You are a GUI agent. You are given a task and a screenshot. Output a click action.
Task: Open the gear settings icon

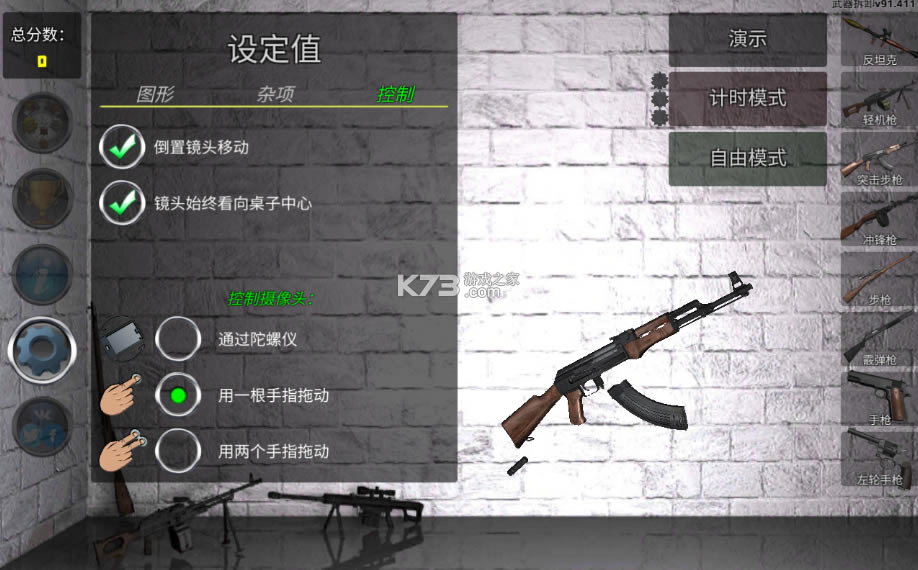tap(42, 348)
